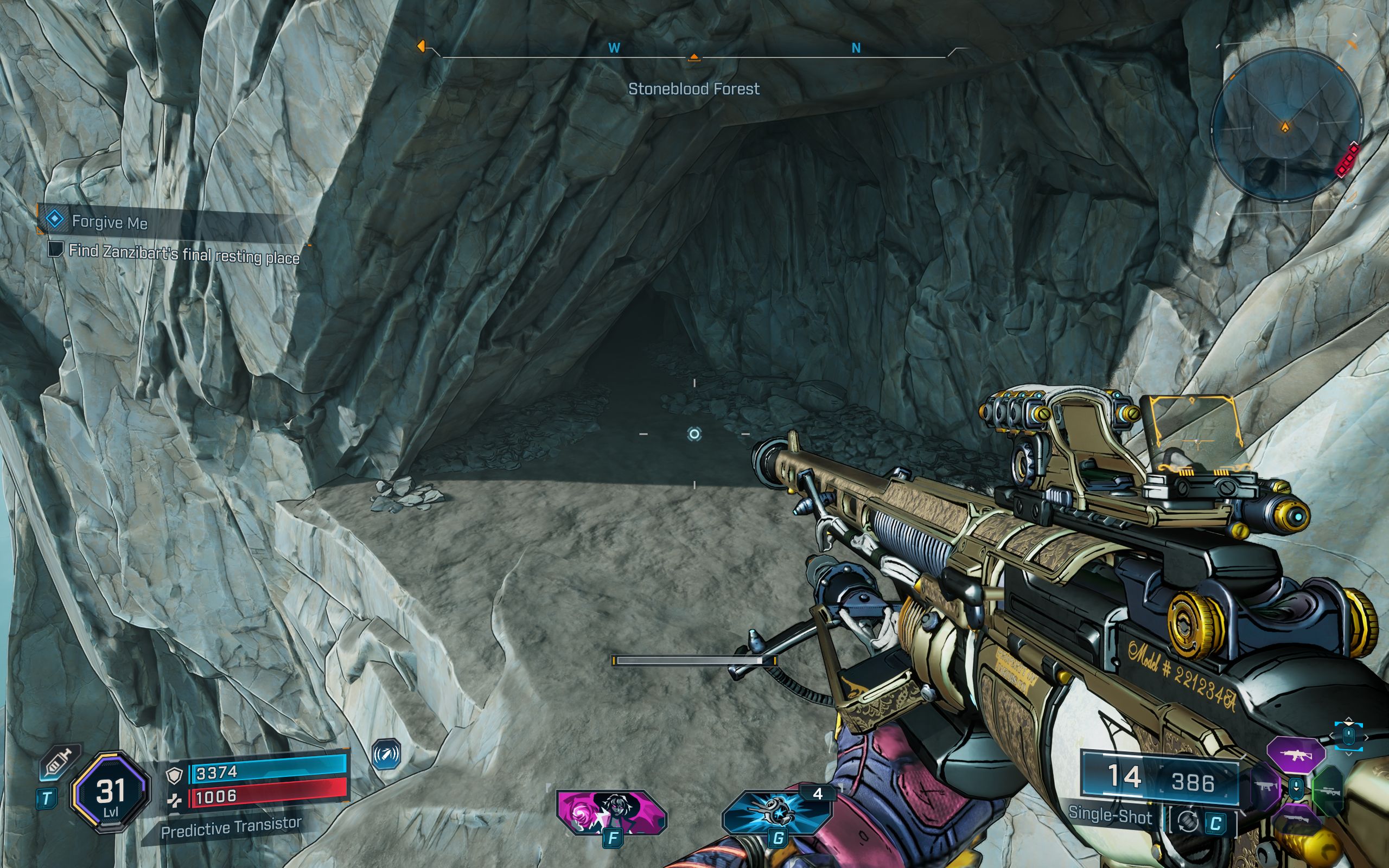The image size is (1389, 868).
Task: Click the circular minimap
Action: point(1286,126)
